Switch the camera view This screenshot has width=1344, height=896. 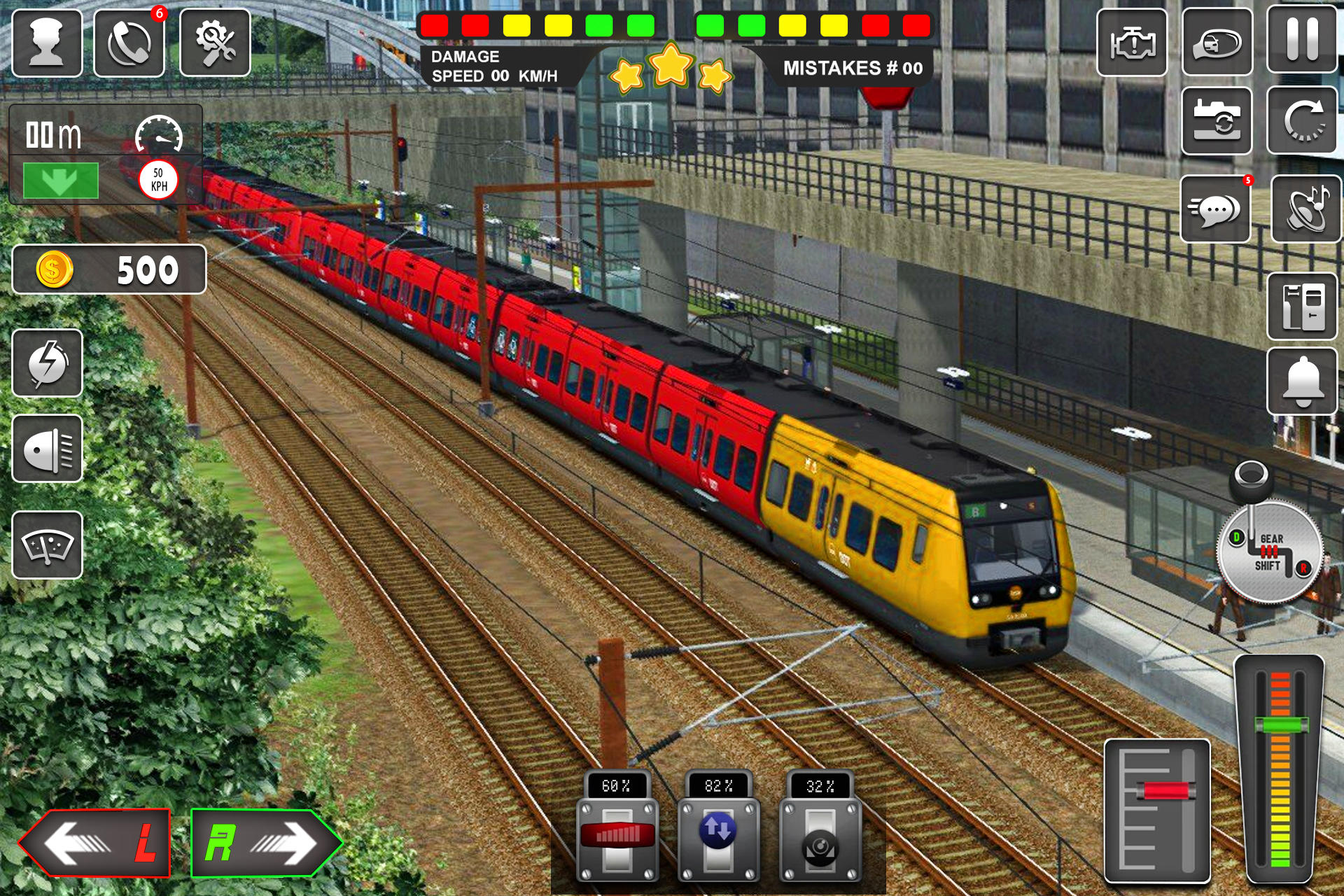1217,121
